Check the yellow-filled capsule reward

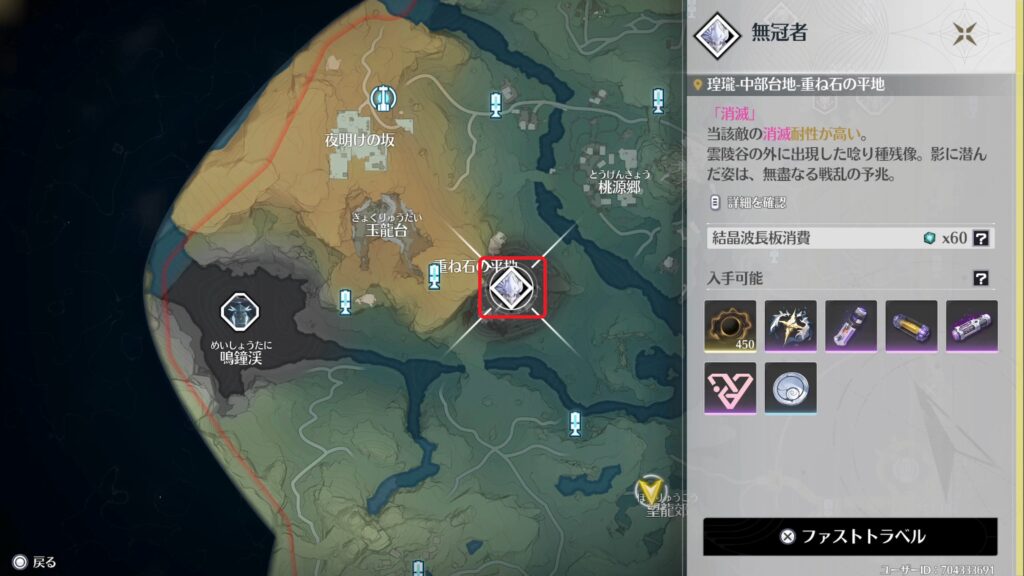[x=911, y=326]
